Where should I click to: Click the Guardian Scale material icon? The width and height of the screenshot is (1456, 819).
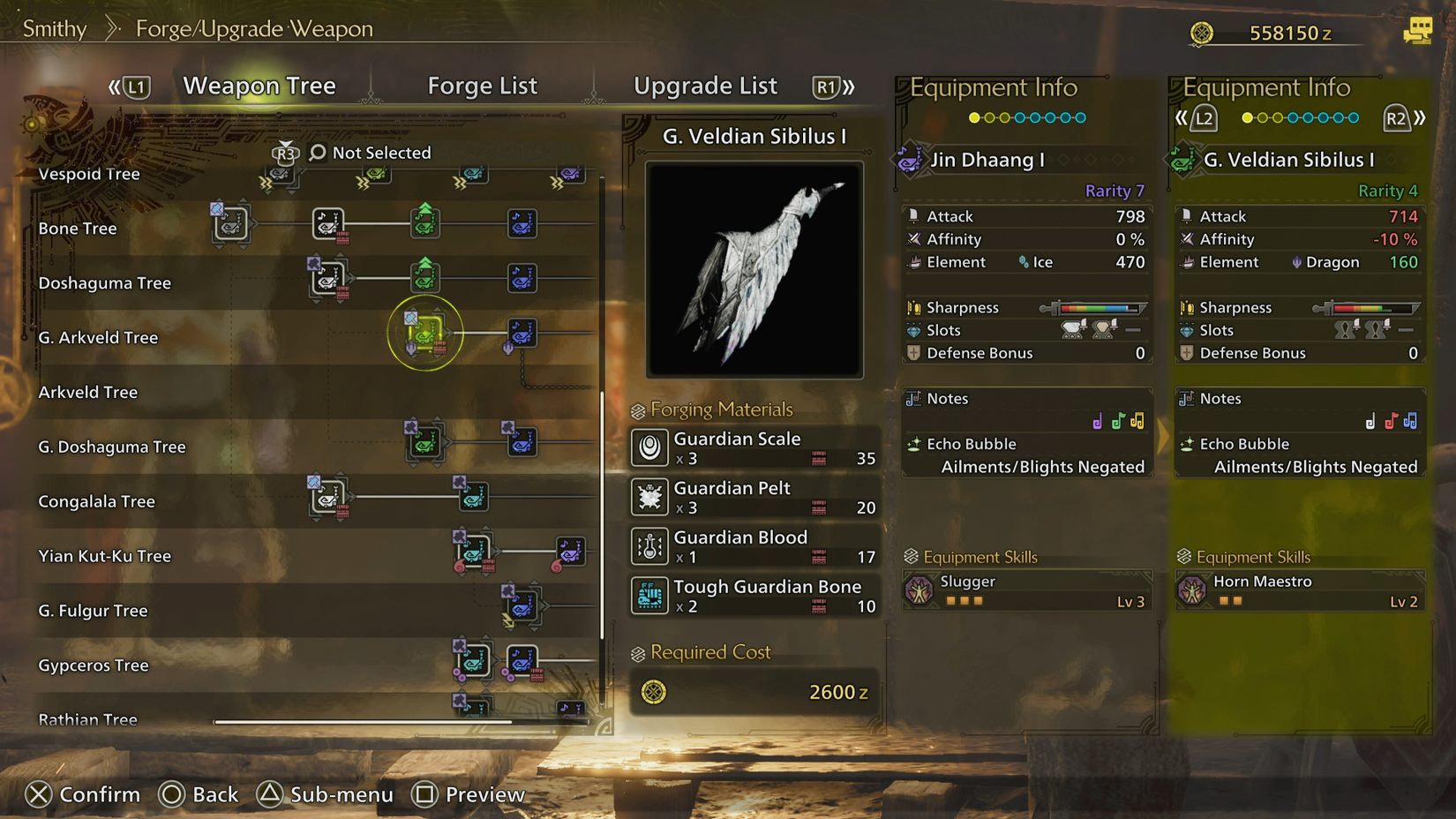(x=649, y=448)
